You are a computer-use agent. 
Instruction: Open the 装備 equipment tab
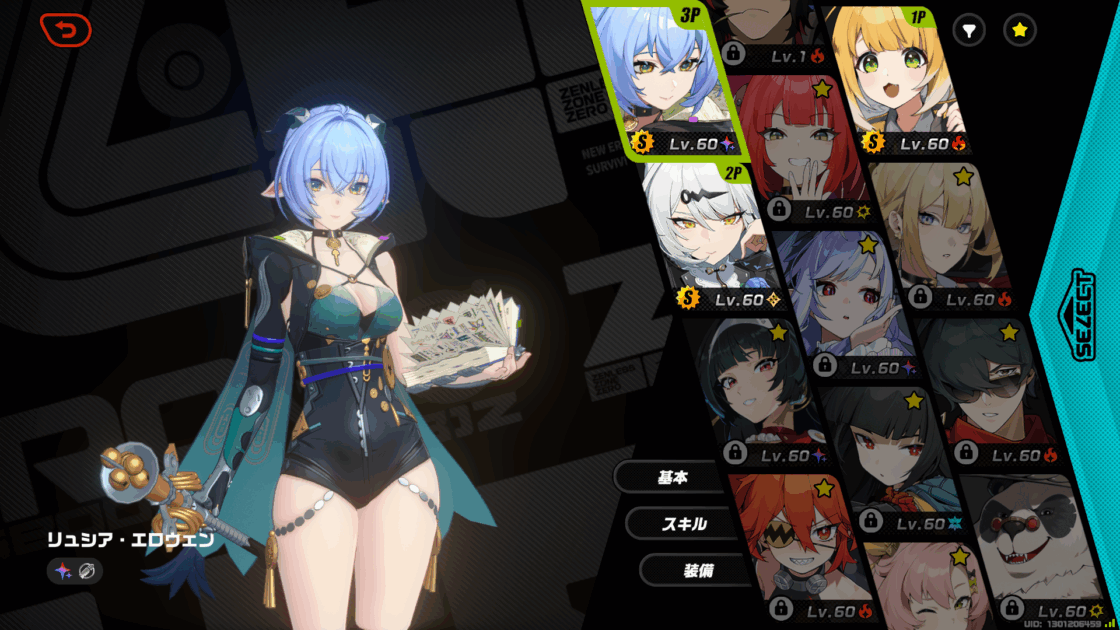tap(697, 570)
